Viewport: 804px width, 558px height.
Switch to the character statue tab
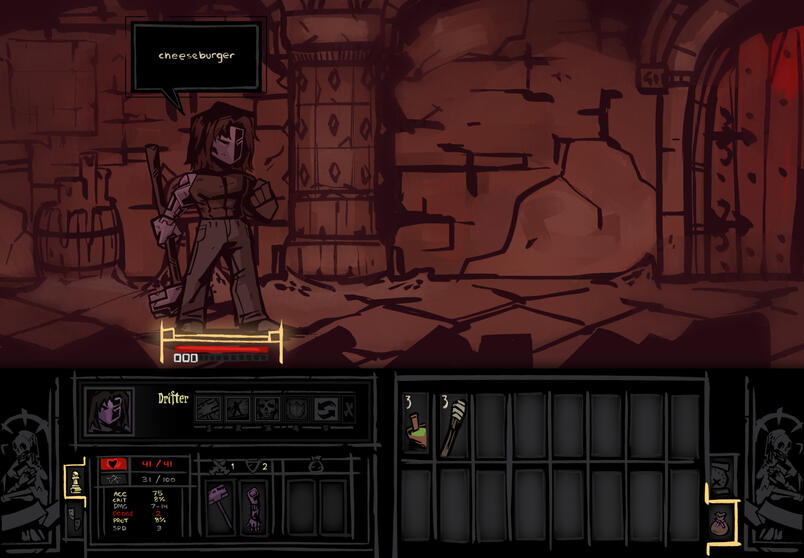coord(75,482)
